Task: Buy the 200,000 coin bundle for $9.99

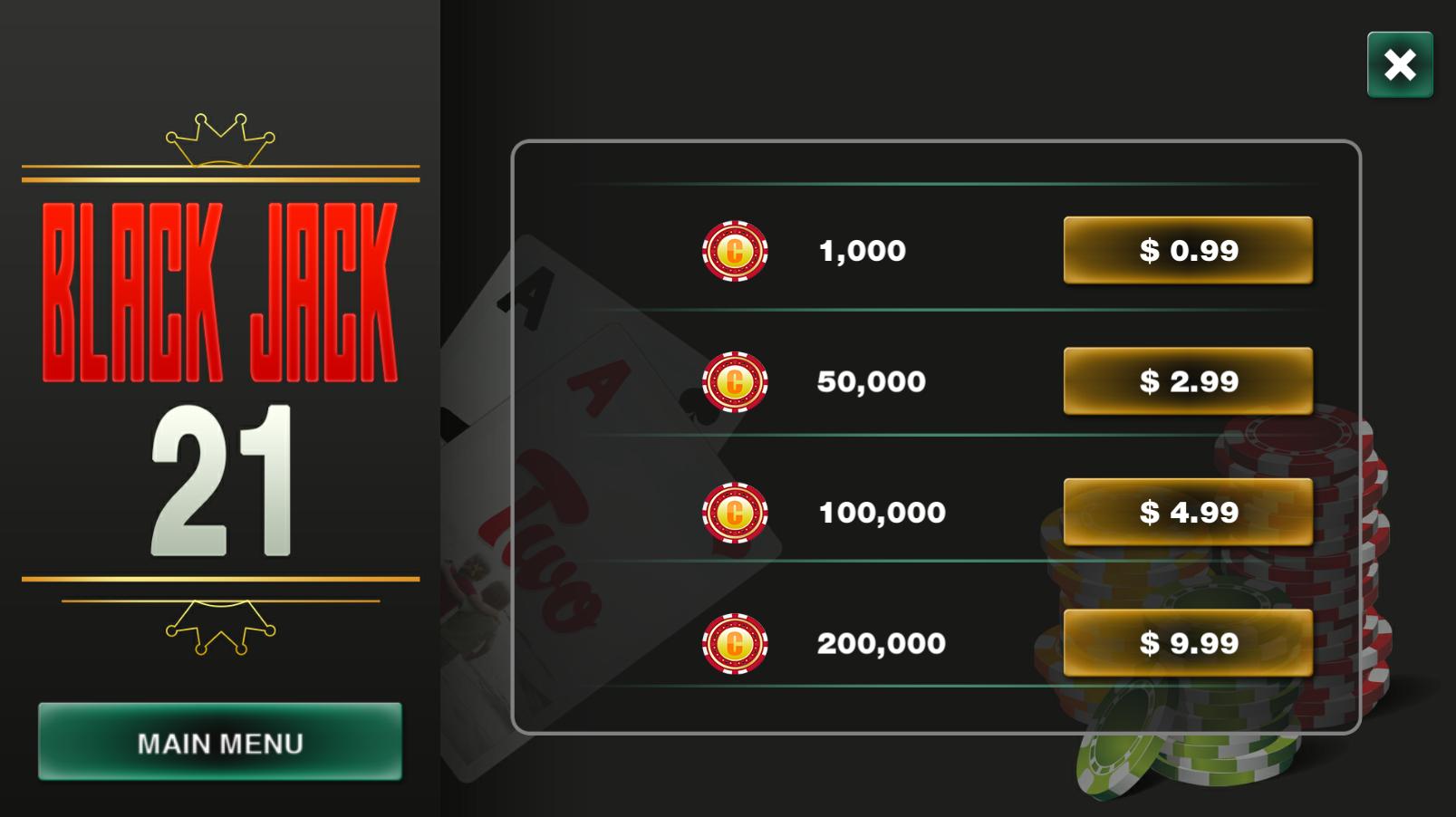Action: point(1187,642)
